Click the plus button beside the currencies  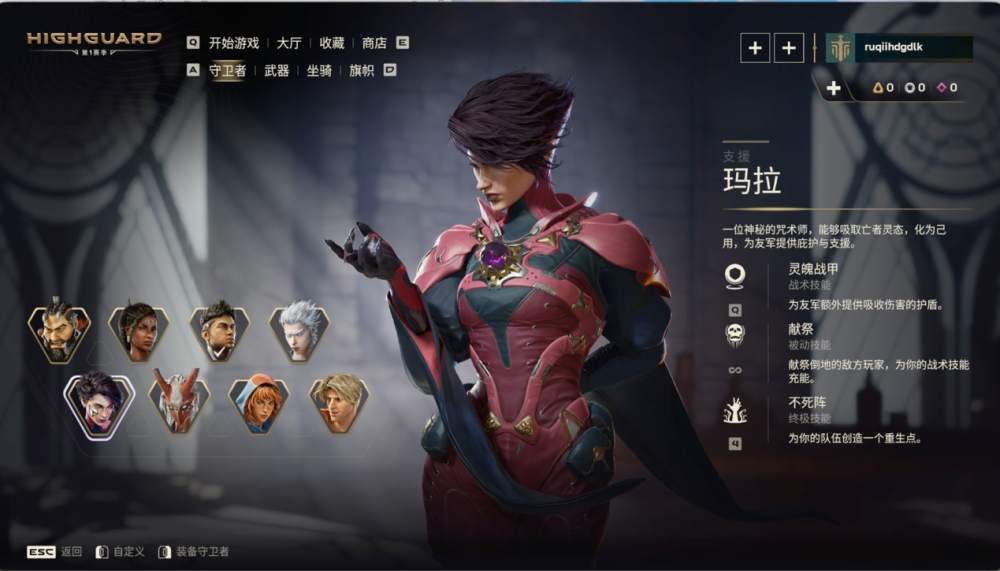click(833, 88)
